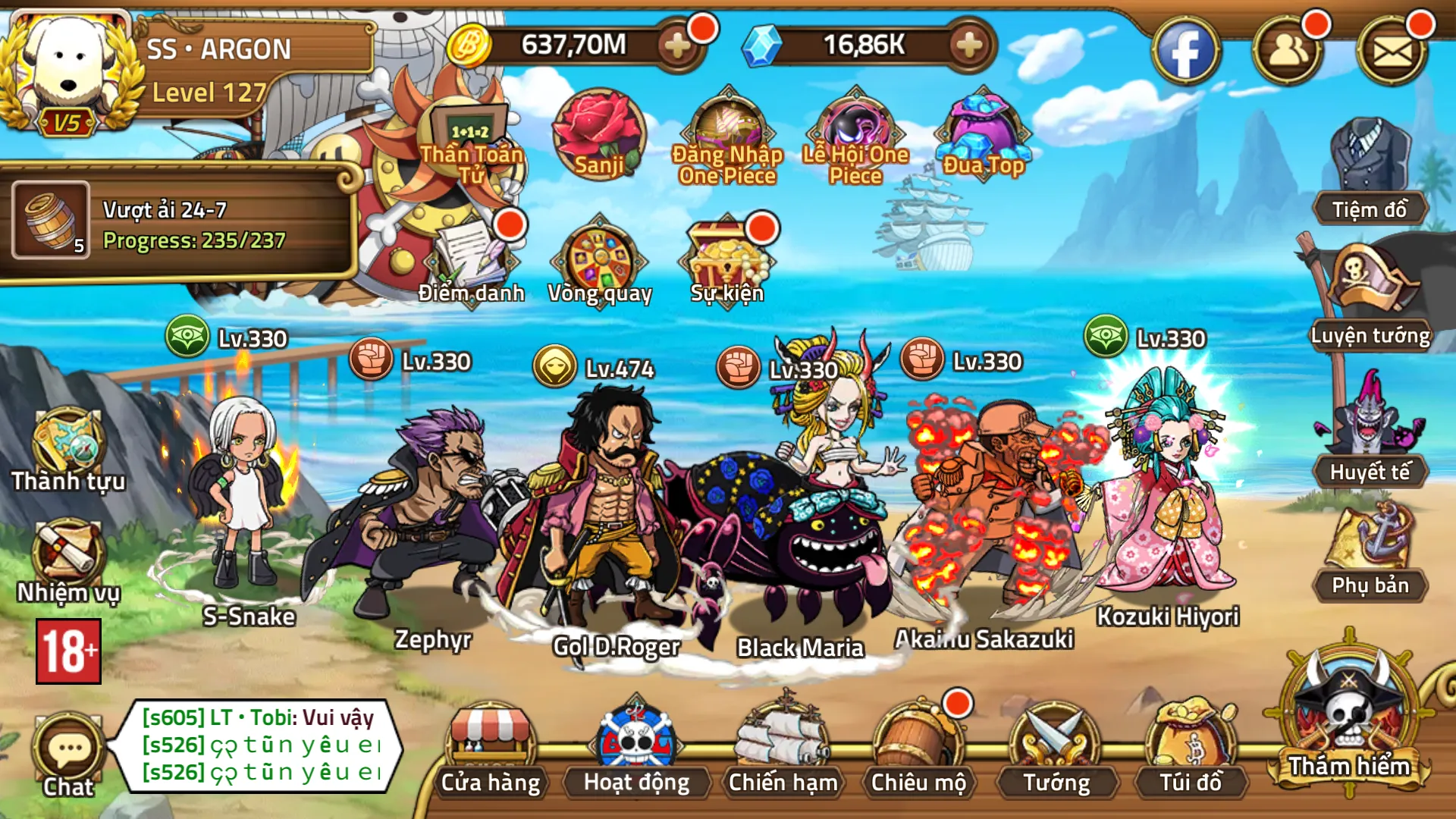The image size is (1456, 819).
Task: Start Thám hiểm exploration
Action: pos(1349,720)
